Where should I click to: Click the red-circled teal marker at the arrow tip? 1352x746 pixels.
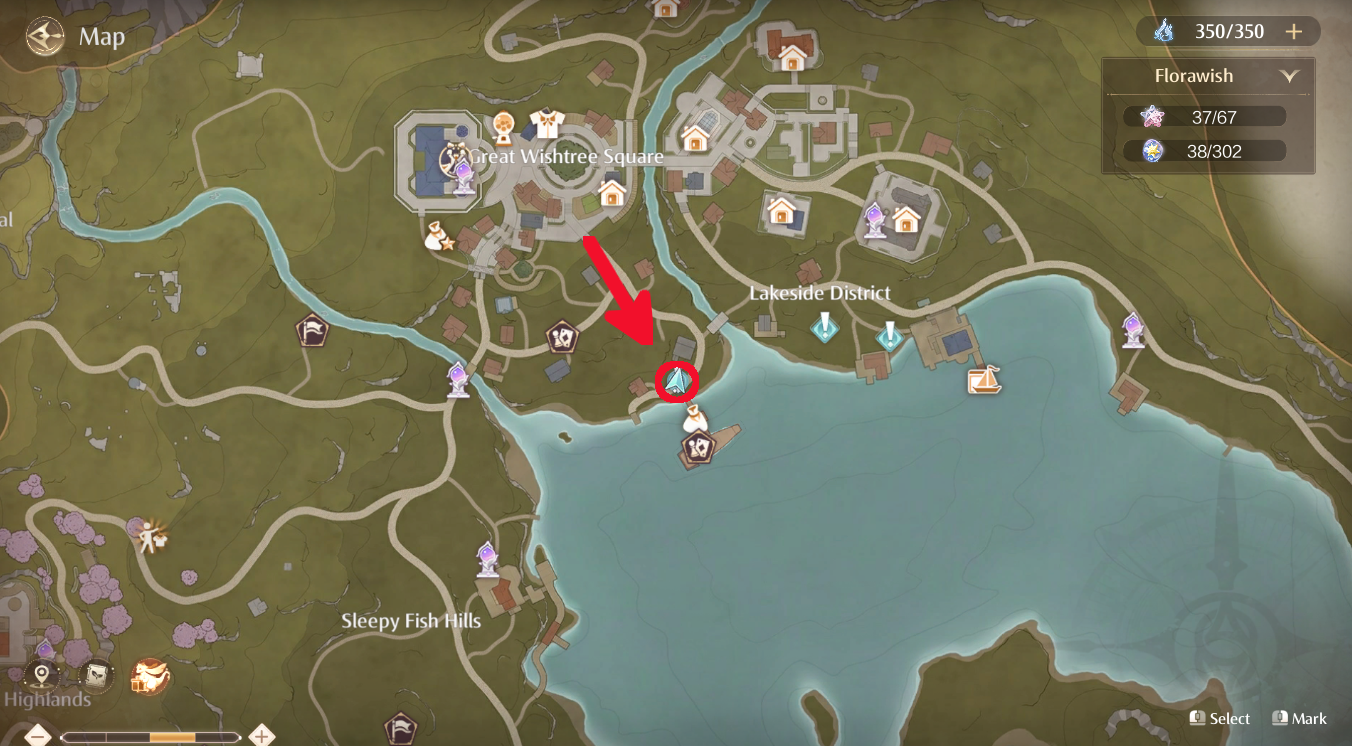[x=678, y=380]
